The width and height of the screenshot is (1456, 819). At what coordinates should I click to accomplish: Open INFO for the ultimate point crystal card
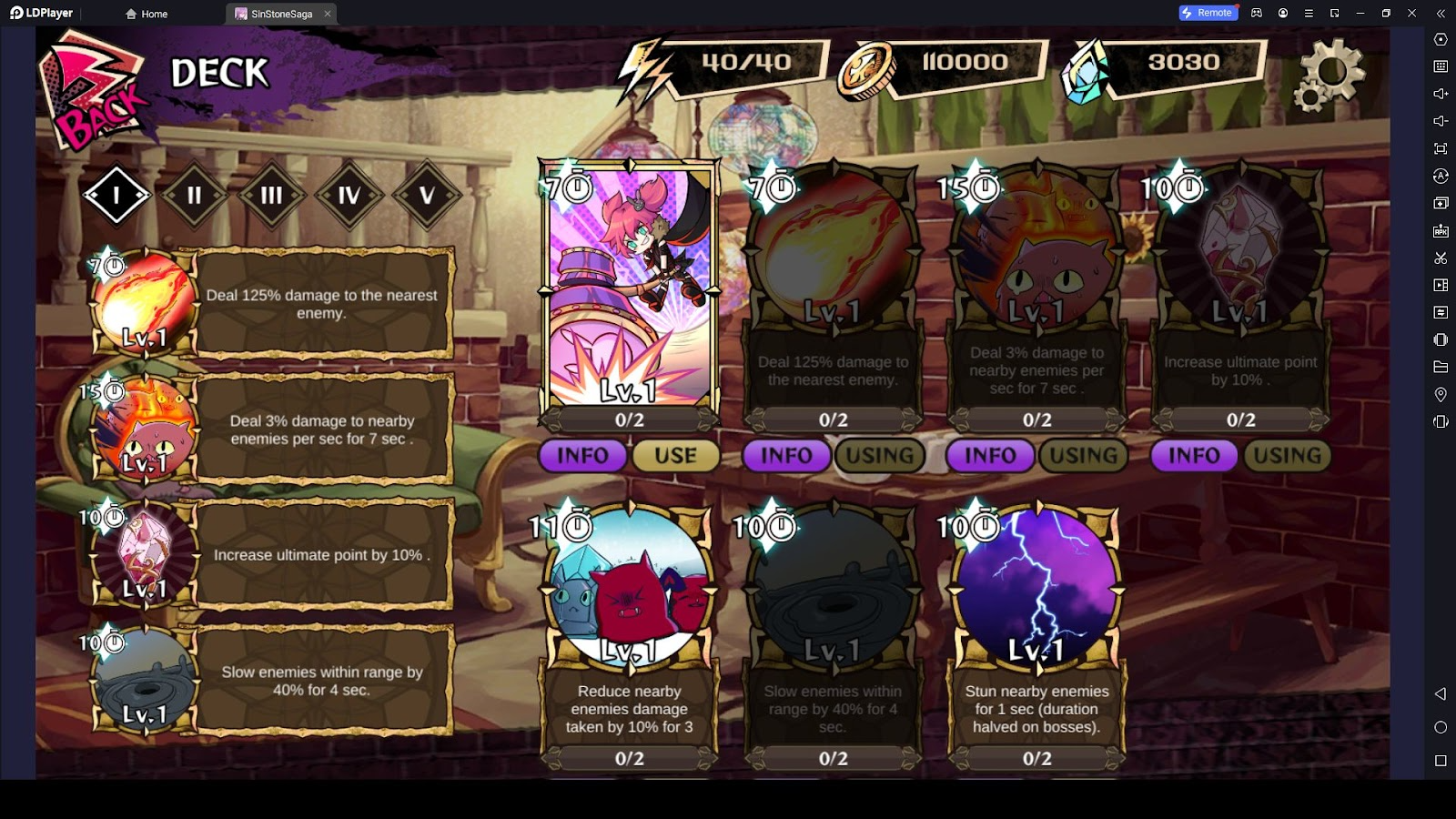(x=1194, y=456)
